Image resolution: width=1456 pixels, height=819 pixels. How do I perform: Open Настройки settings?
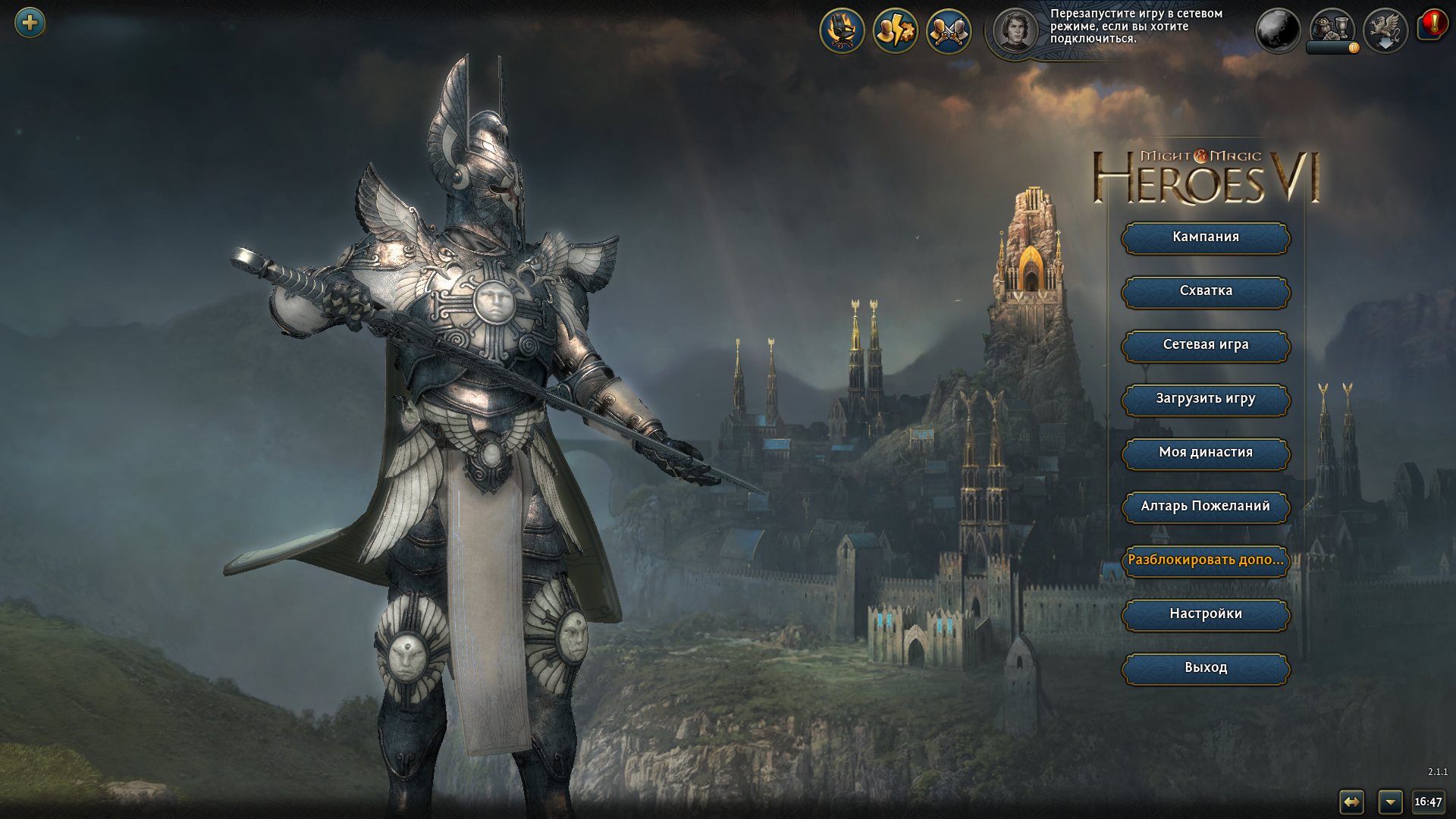pos(1205,614)
